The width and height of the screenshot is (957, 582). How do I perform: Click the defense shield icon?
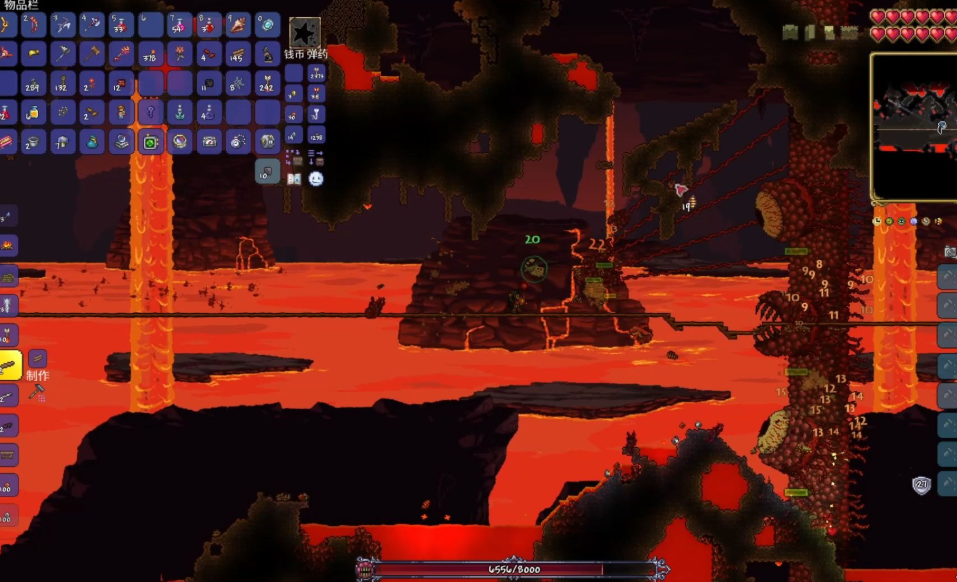click(x=921, y=485)
